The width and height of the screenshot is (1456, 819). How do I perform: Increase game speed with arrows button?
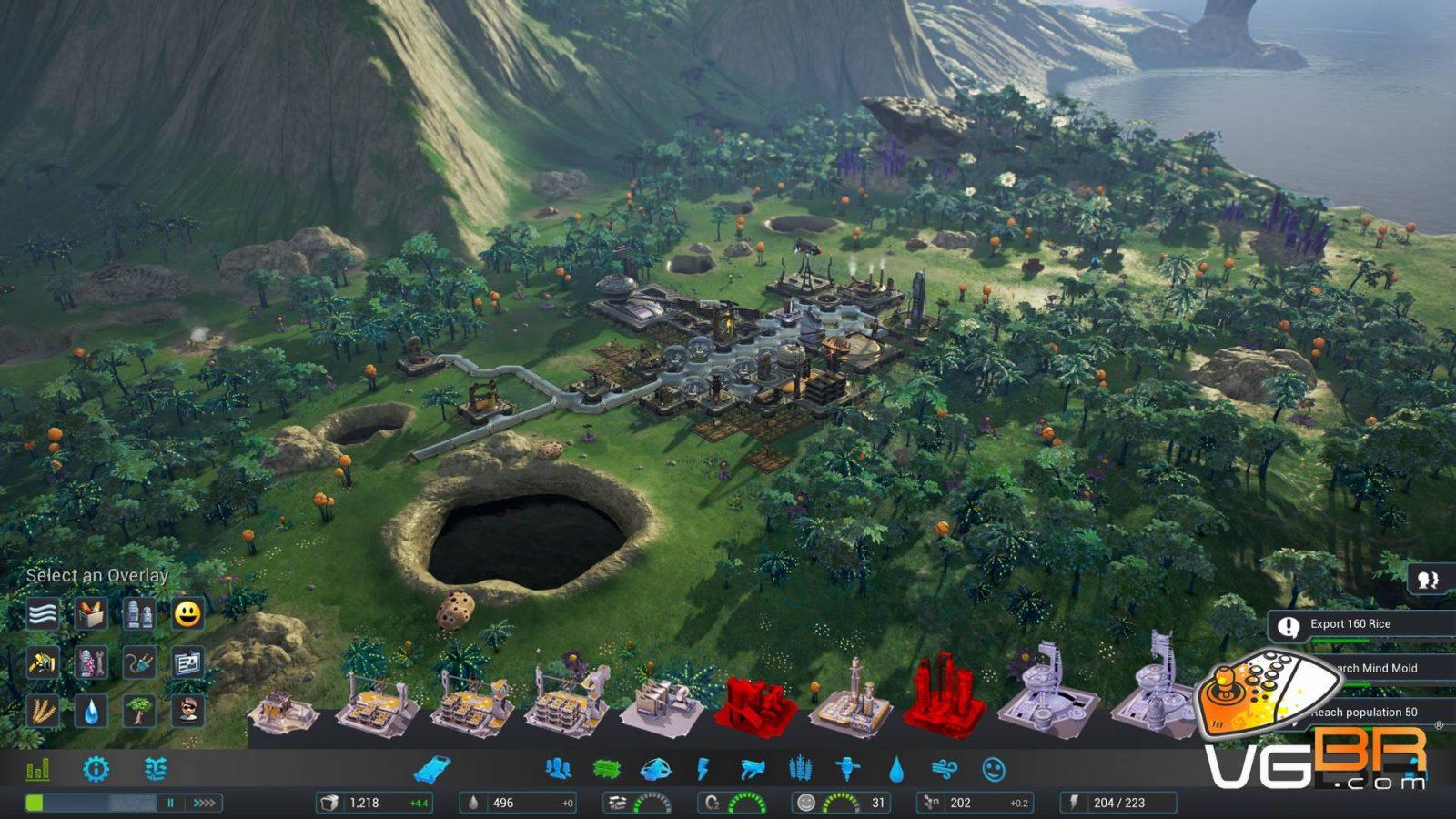tap(205, 803)
